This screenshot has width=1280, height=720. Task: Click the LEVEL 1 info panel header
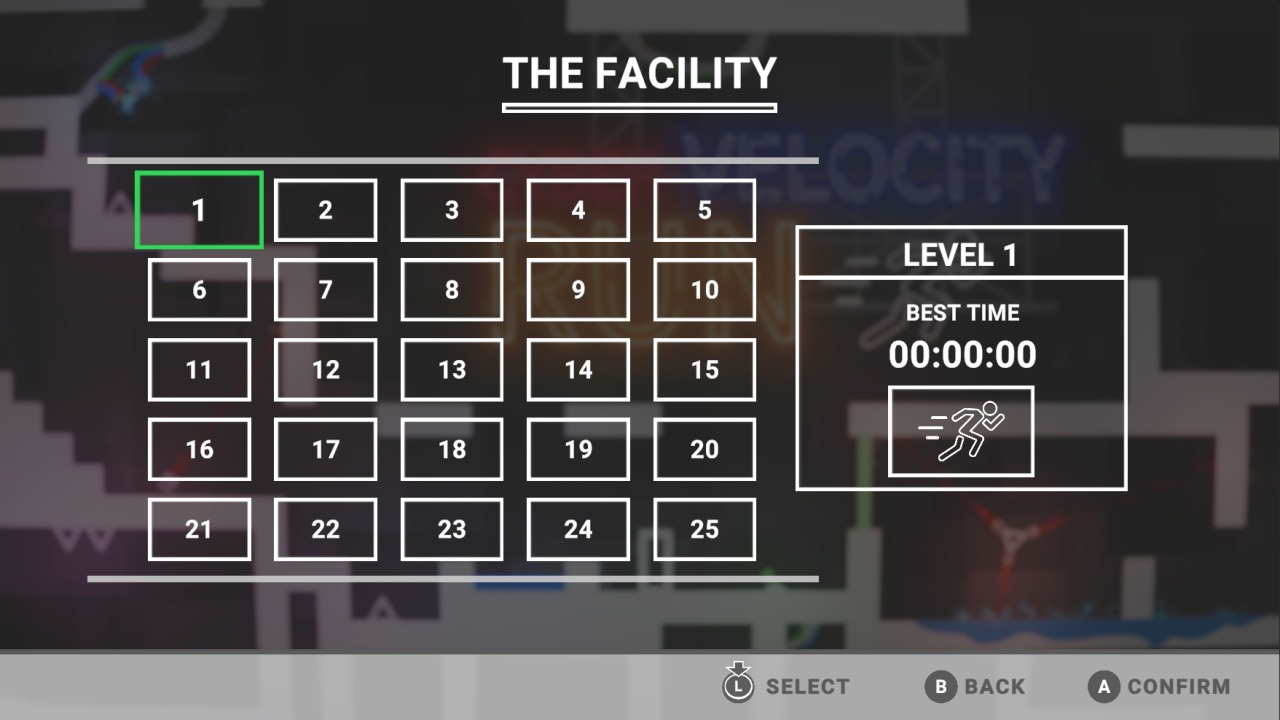[x=961, y=254]
